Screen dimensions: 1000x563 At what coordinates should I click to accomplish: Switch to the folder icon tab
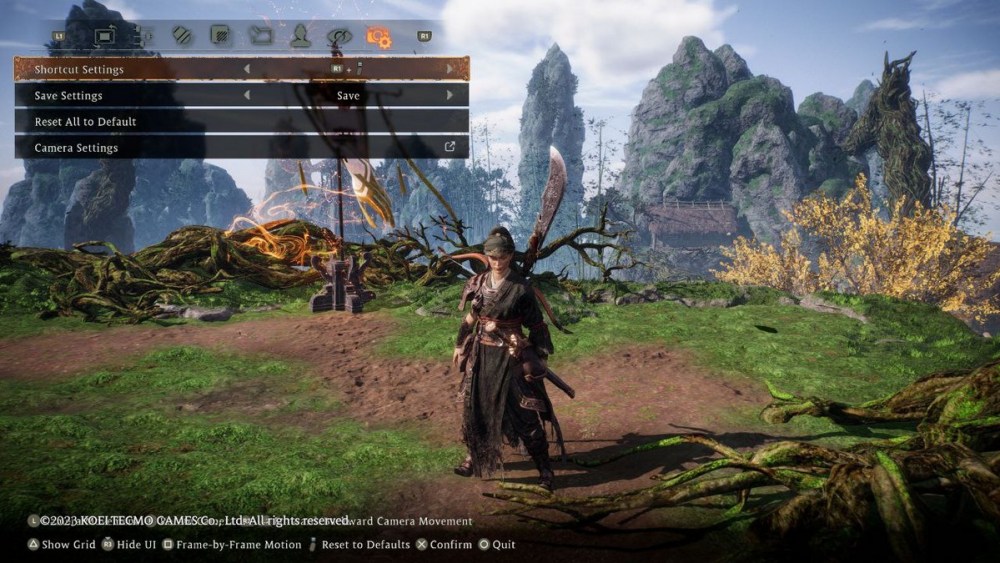(260, 37)
